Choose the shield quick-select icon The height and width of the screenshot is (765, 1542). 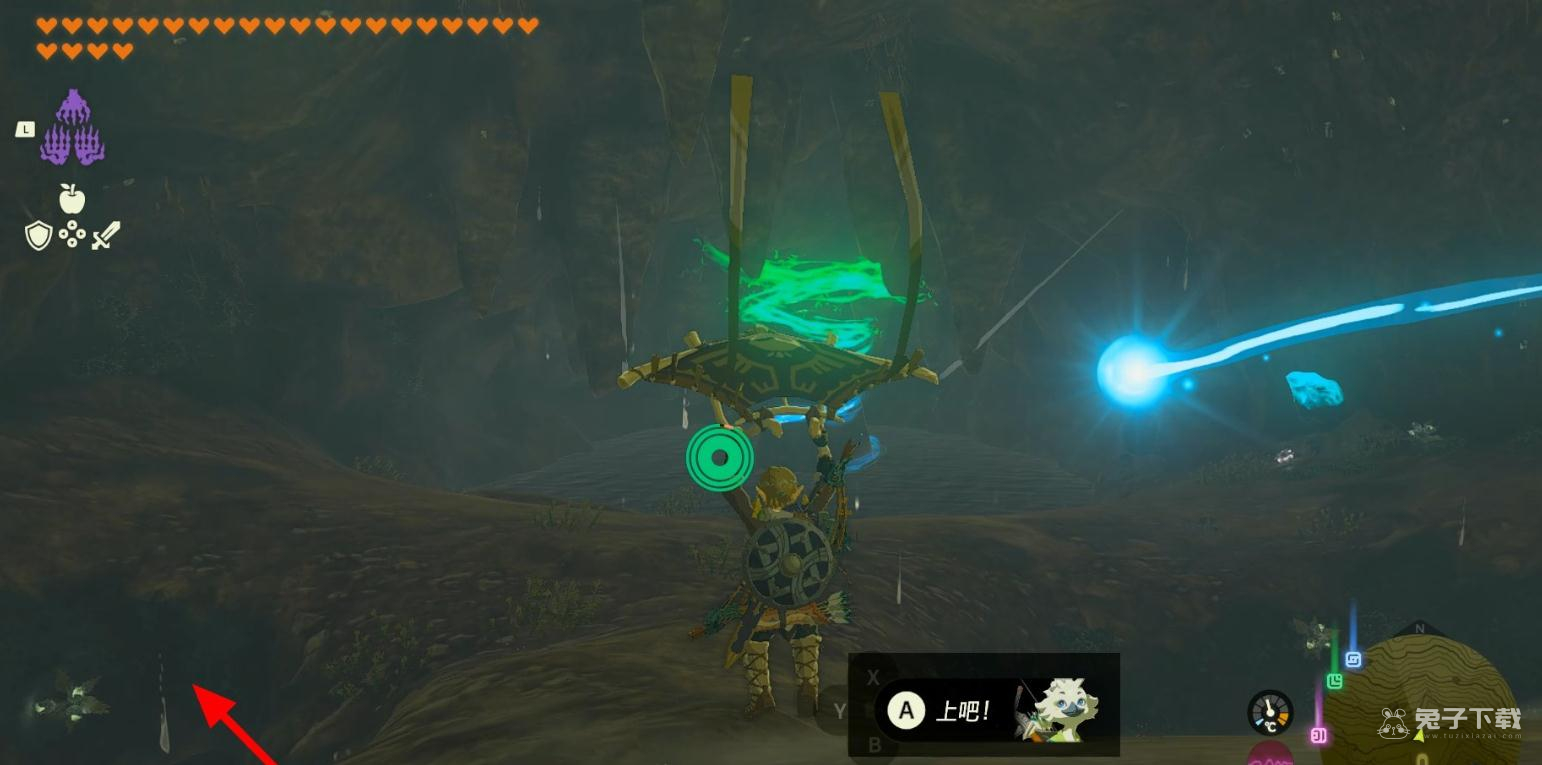[x=38, y=236]
